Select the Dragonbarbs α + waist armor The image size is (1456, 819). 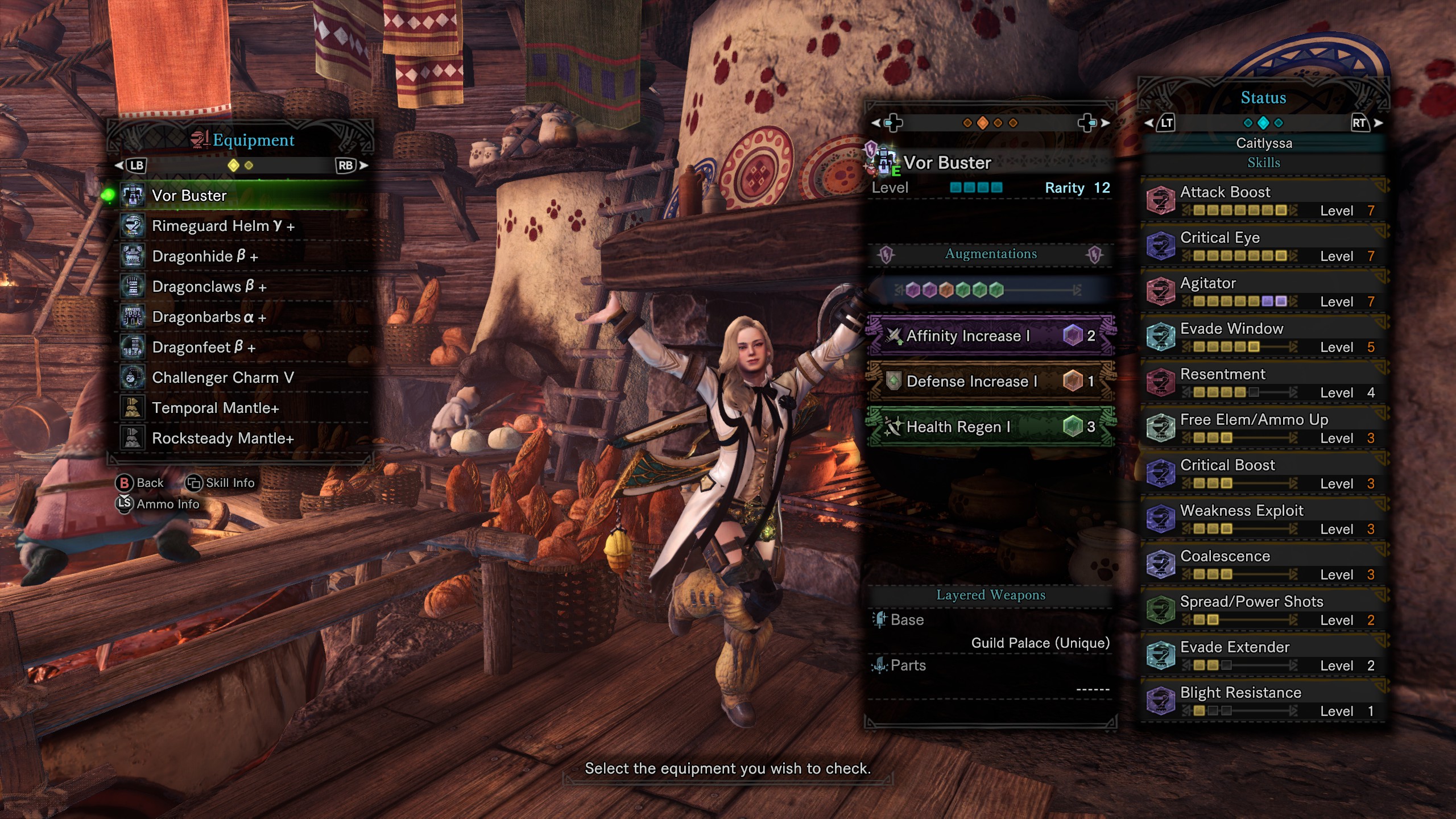[239, 317]
